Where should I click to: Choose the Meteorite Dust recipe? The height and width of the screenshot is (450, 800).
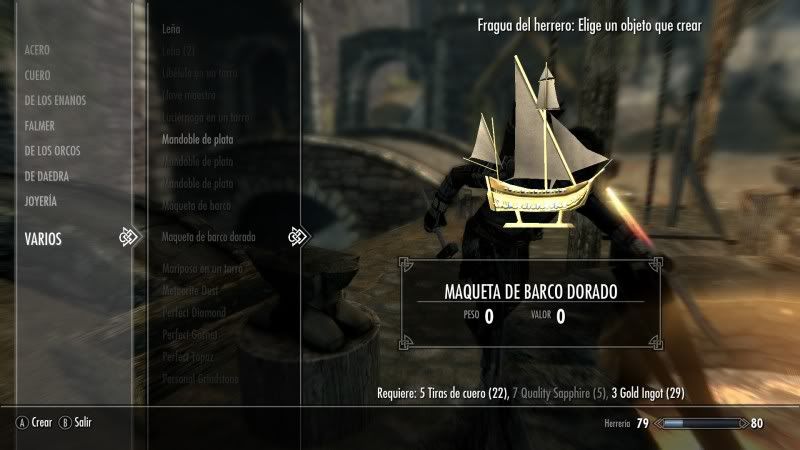192,291
